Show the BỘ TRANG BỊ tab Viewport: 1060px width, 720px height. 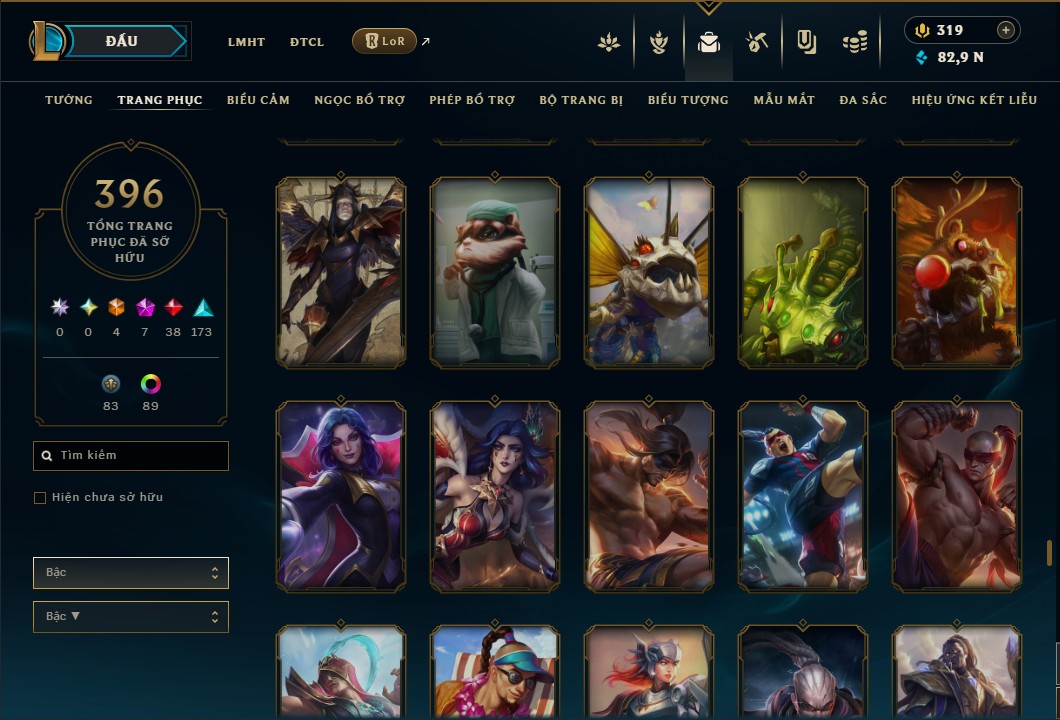581,100
